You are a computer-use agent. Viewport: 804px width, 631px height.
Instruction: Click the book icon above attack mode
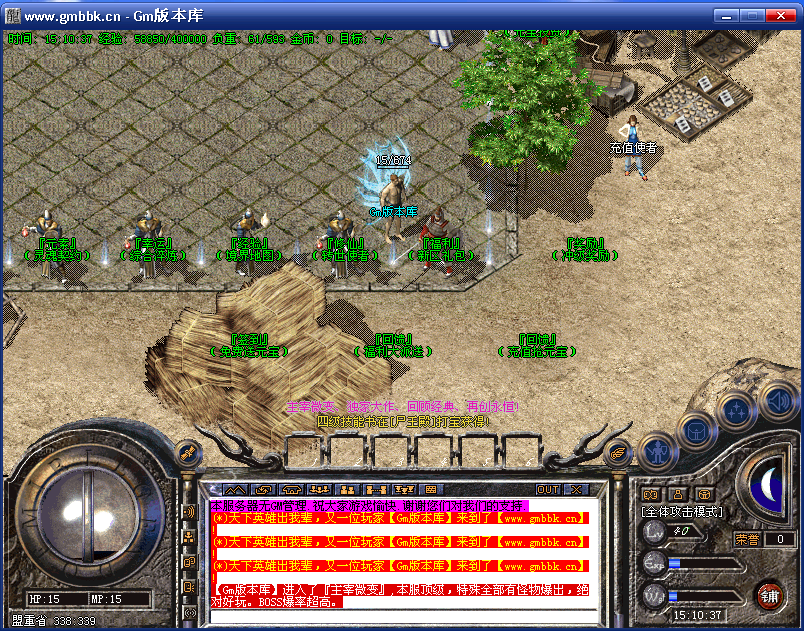coord(650,493)
